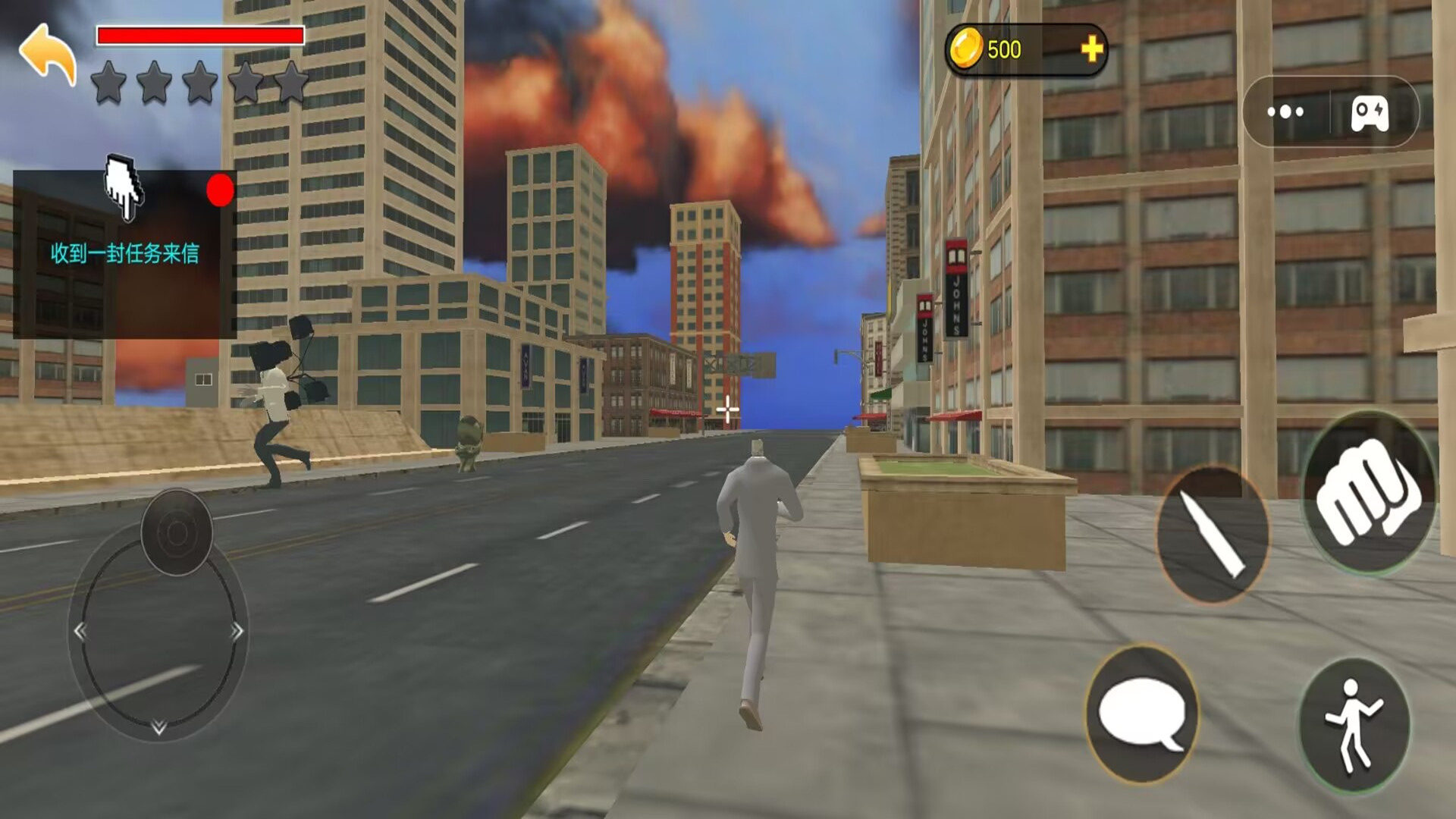Punch with the fist attack button
Image resolution: width=1456 pixels, height=819 pixels.
pos(1368,493)
